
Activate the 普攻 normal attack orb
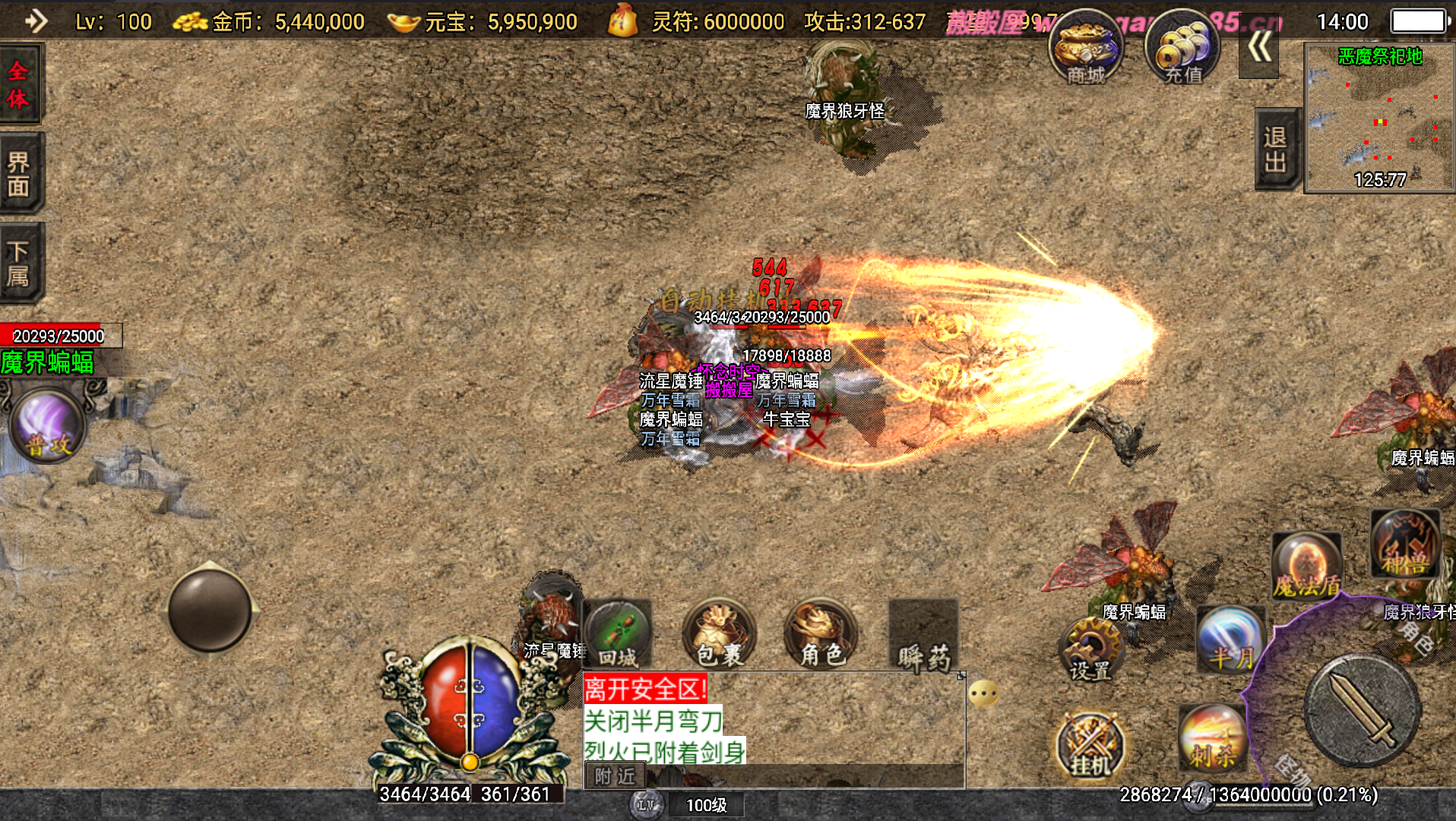(x=47, y=425)
